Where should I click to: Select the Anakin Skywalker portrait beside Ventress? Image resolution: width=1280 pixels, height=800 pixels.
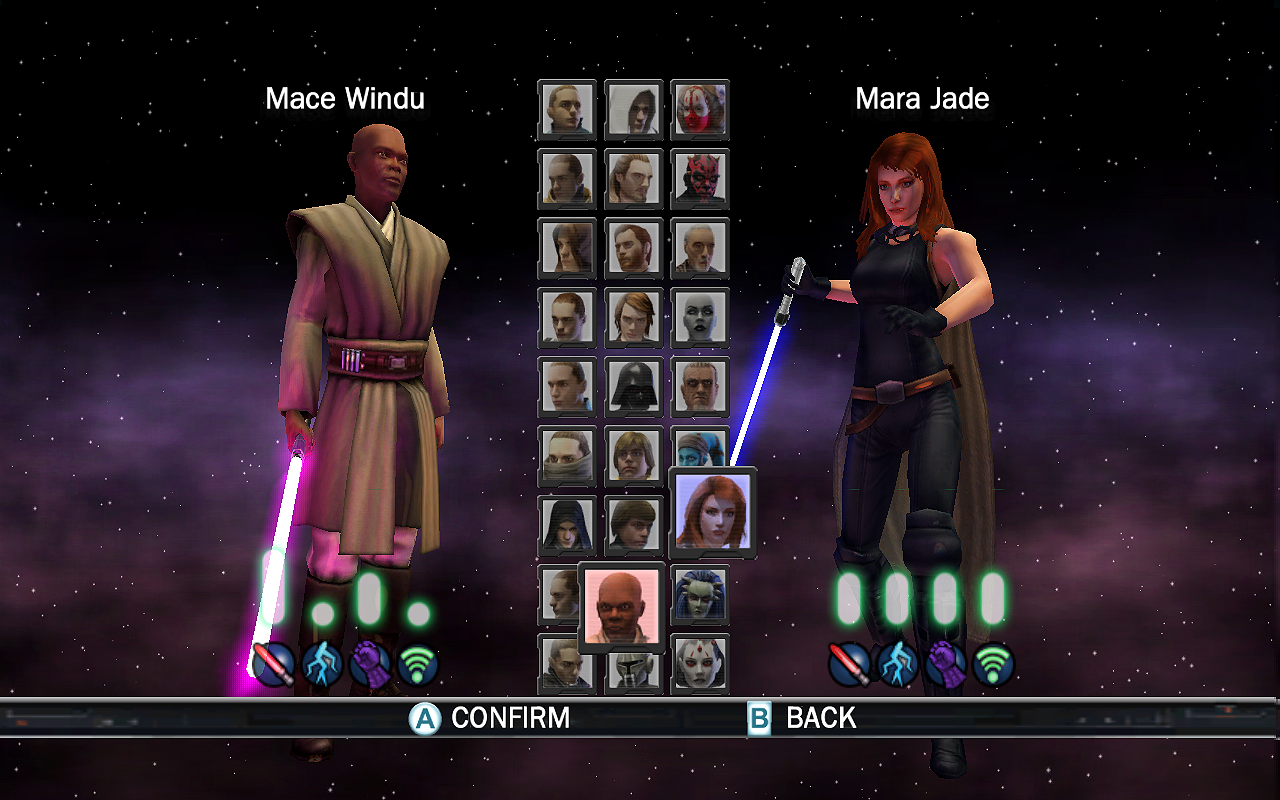click(633, 317)
